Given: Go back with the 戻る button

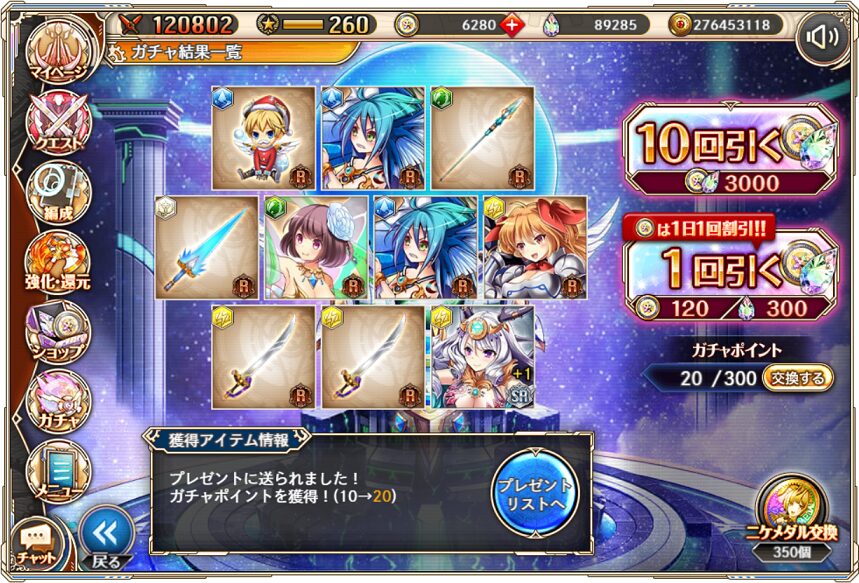Looking at the screenshot, I should [106, 537].
